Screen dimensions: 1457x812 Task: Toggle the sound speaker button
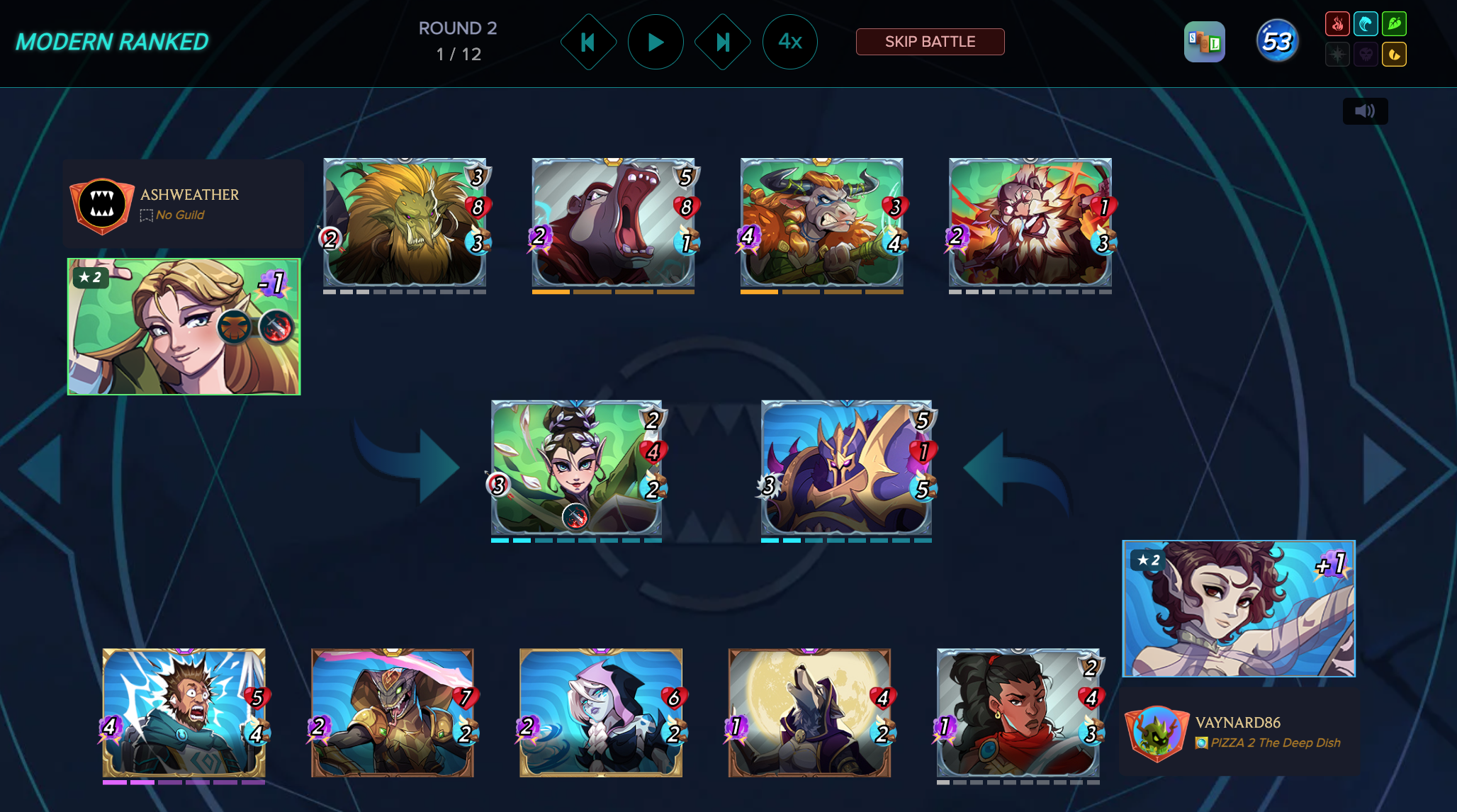1365,111
